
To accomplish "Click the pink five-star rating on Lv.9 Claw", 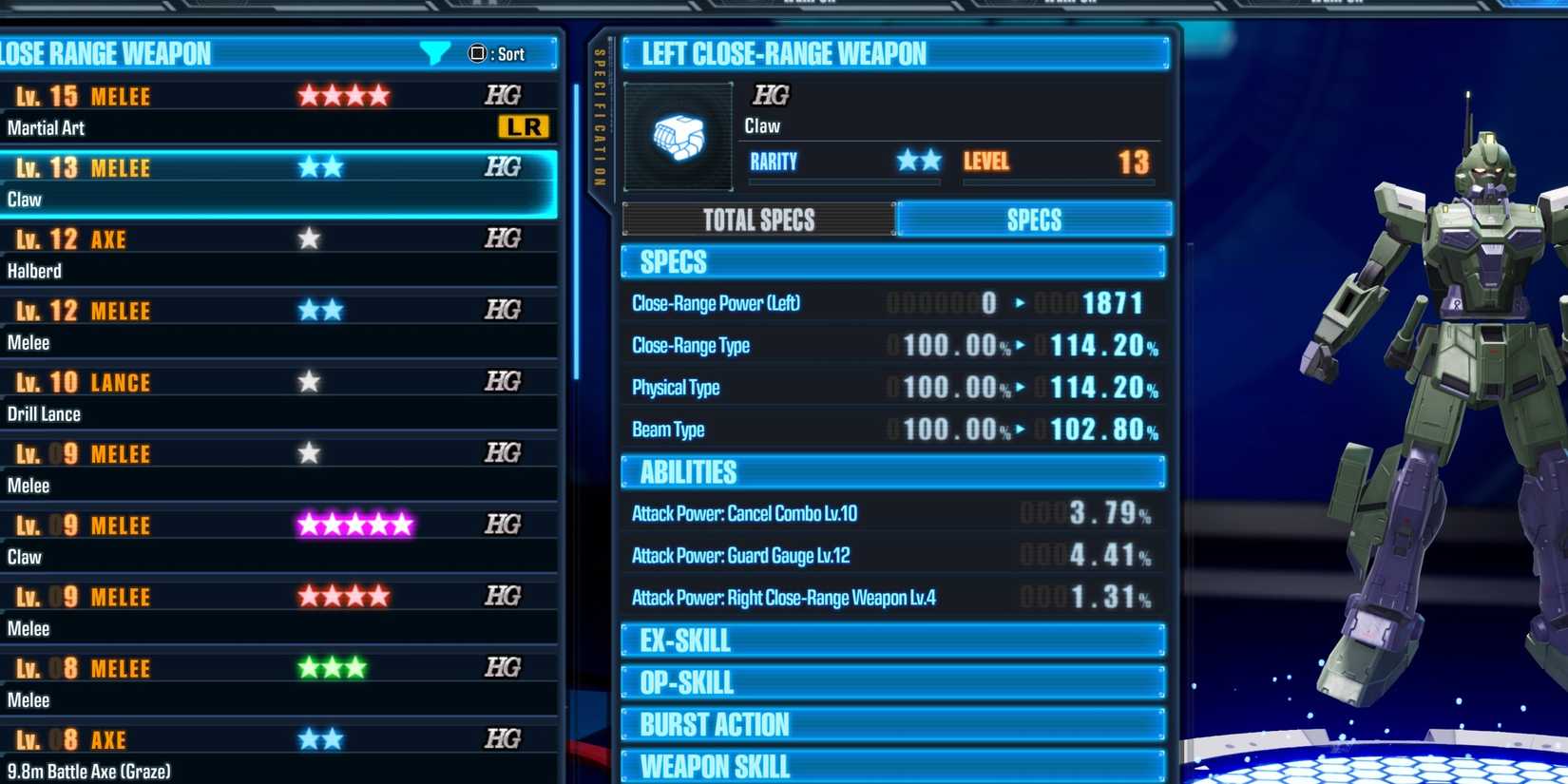I will pyautogui.click(x=354, y=524).
